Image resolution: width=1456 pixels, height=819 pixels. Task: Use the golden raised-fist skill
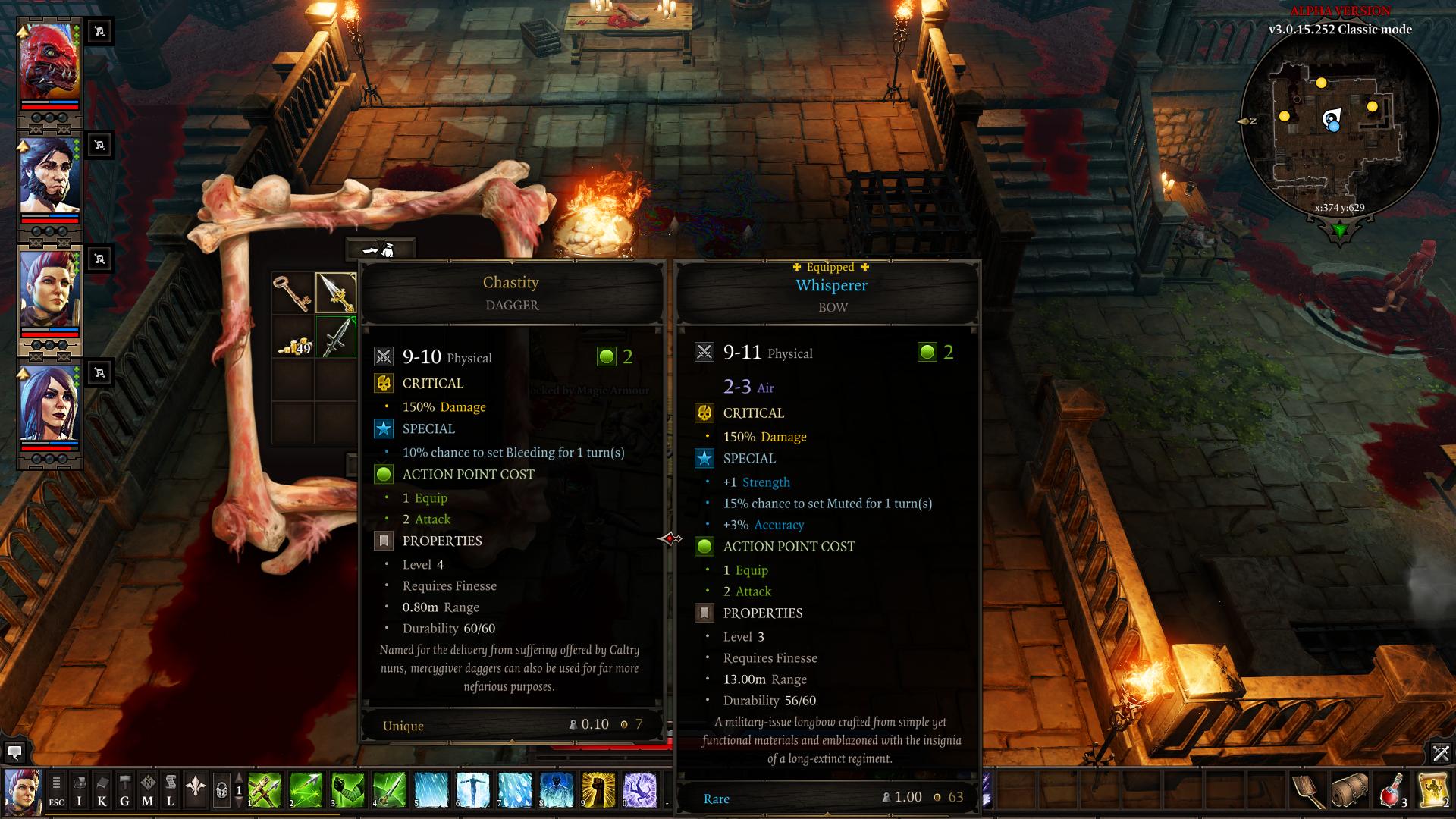coord(598,789)
